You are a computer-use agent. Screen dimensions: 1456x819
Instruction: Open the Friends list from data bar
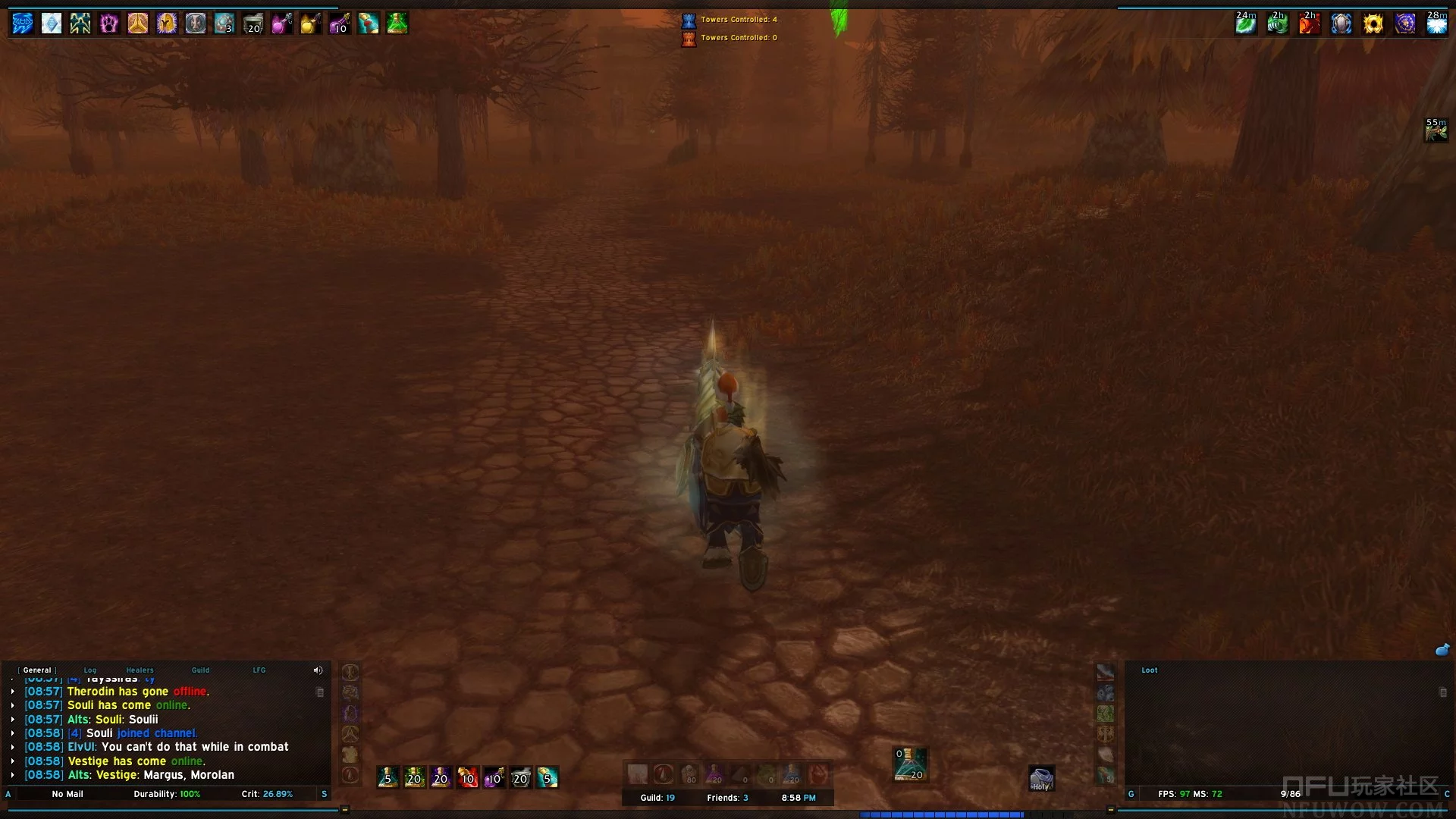coord(727,798)
